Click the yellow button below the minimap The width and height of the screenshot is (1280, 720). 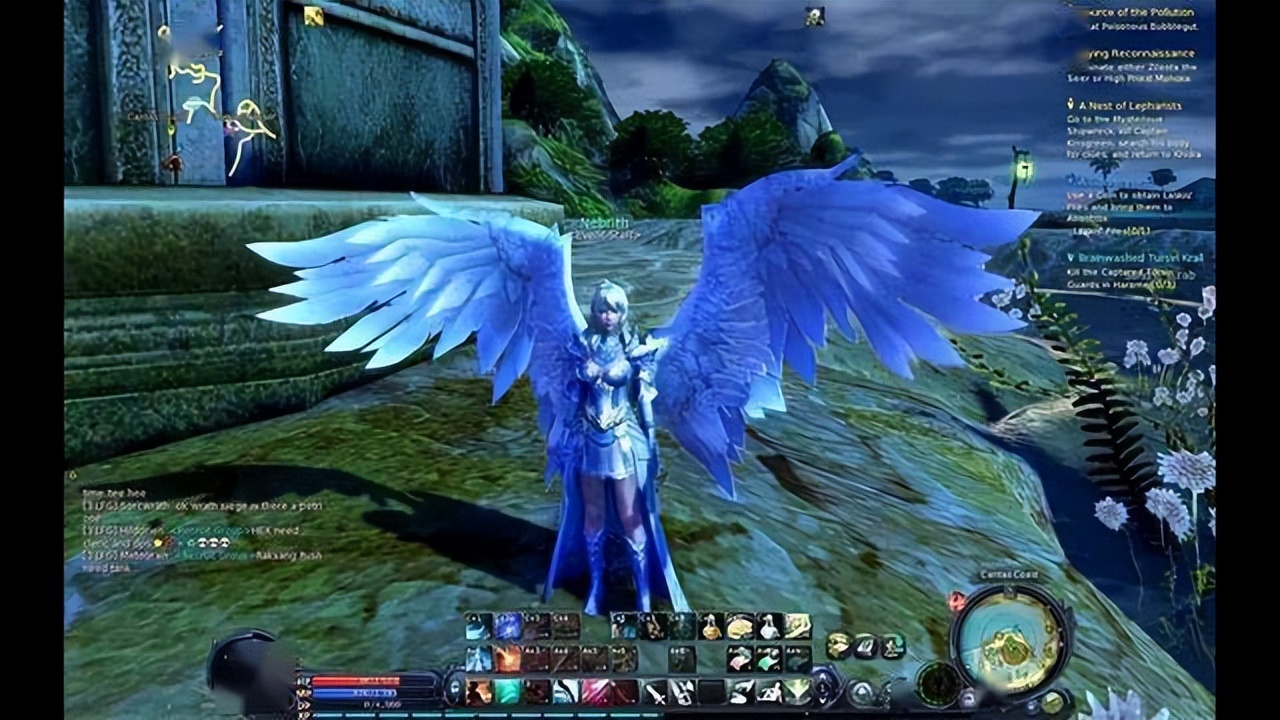(1051, 702)
